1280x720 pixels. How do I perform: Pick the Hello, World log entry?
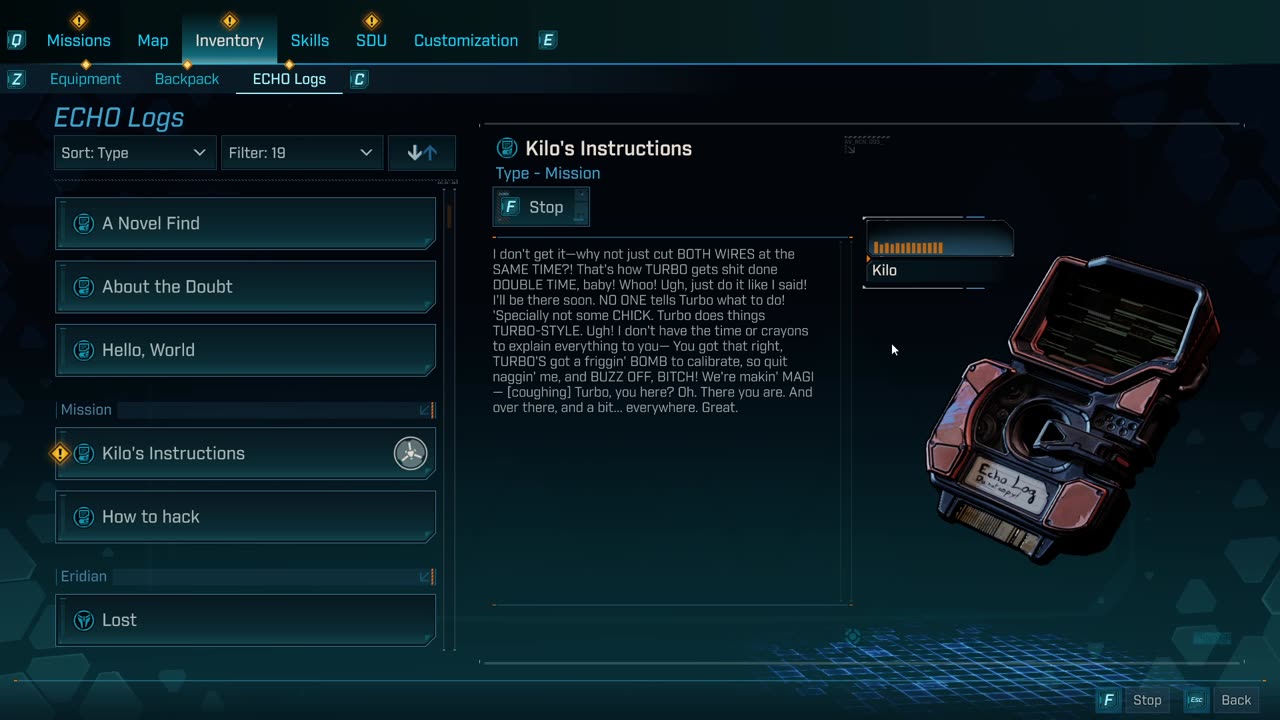point(245,350)
